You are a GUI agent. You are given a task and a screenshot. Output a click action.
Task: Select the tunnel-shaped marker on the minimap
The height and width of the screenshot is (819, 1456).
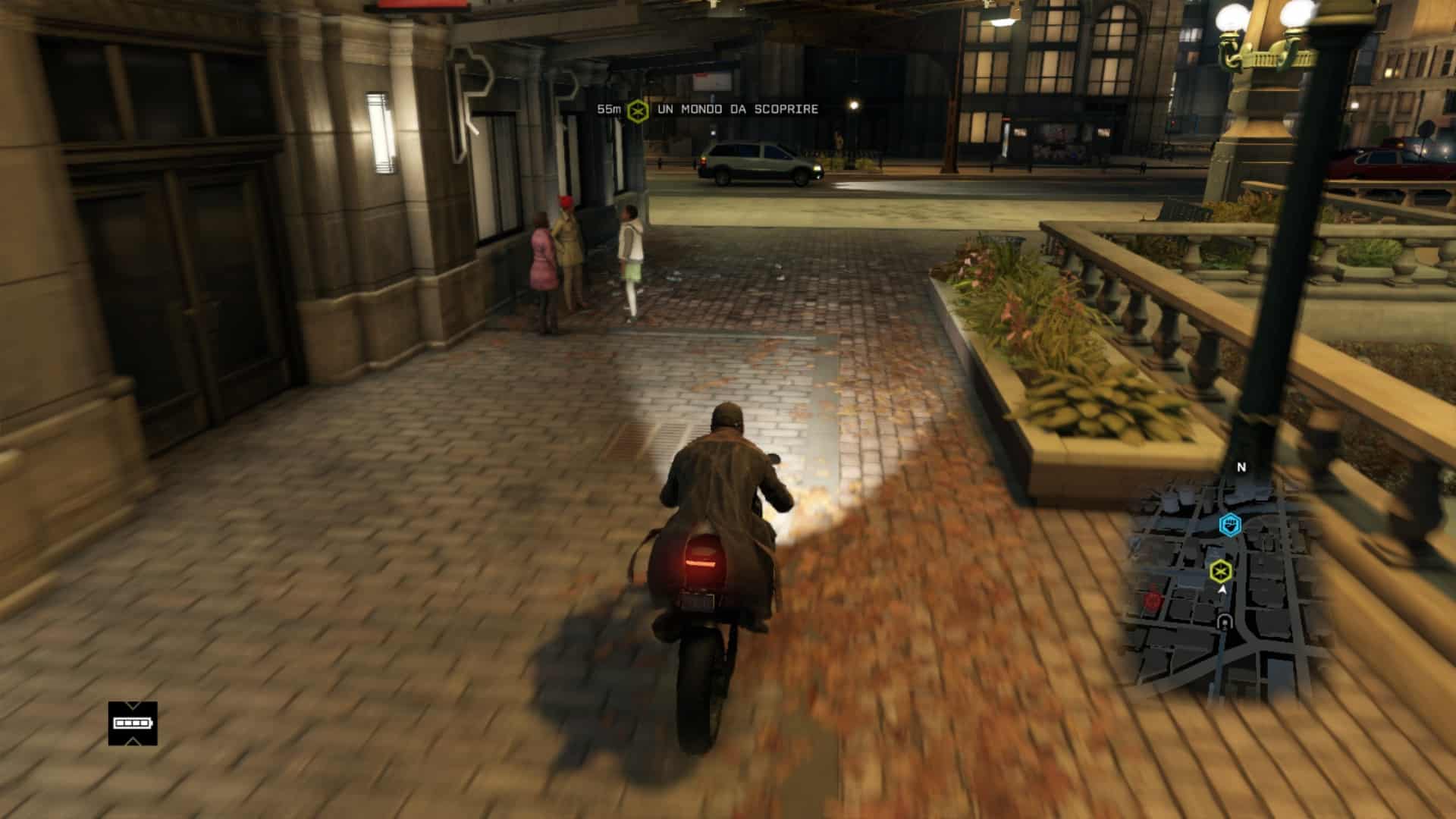coord(1224,623)
